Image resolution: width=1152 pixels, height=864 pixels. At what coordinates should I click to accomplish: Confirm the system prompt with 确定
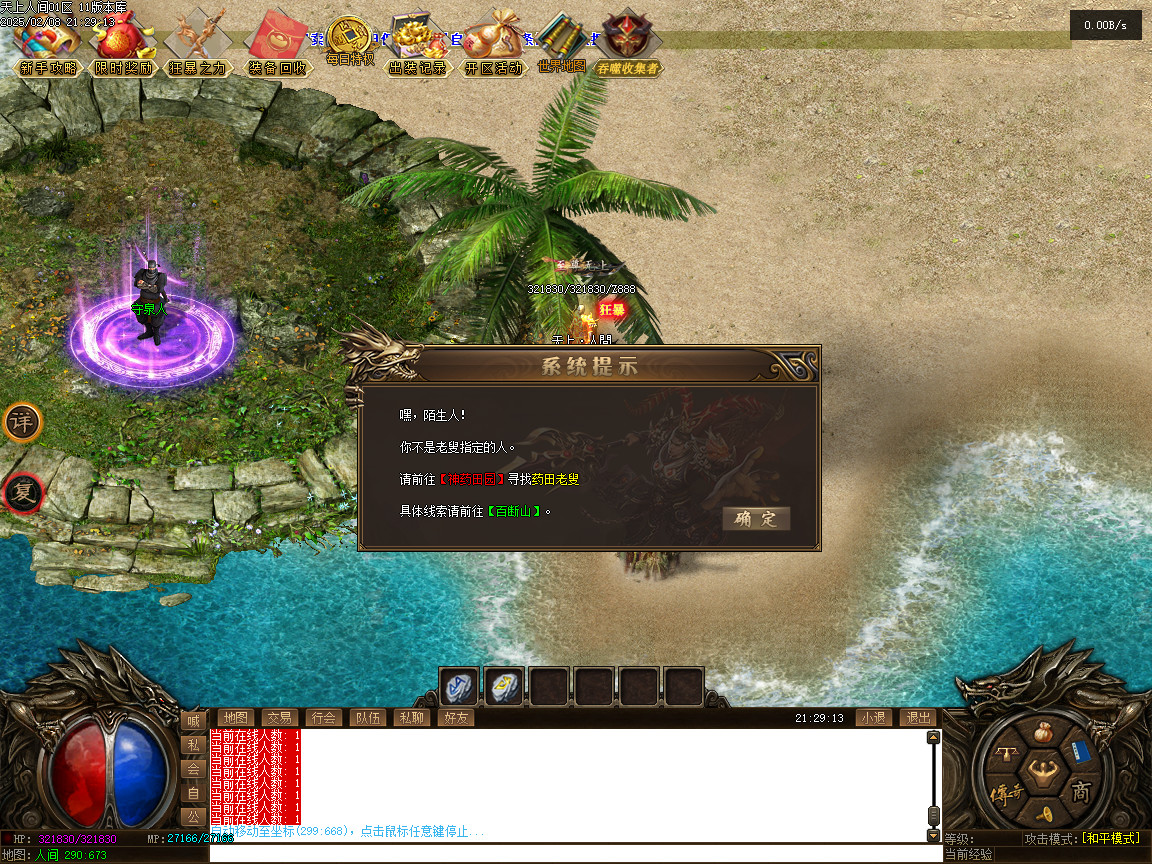click(x=755, y=518)
